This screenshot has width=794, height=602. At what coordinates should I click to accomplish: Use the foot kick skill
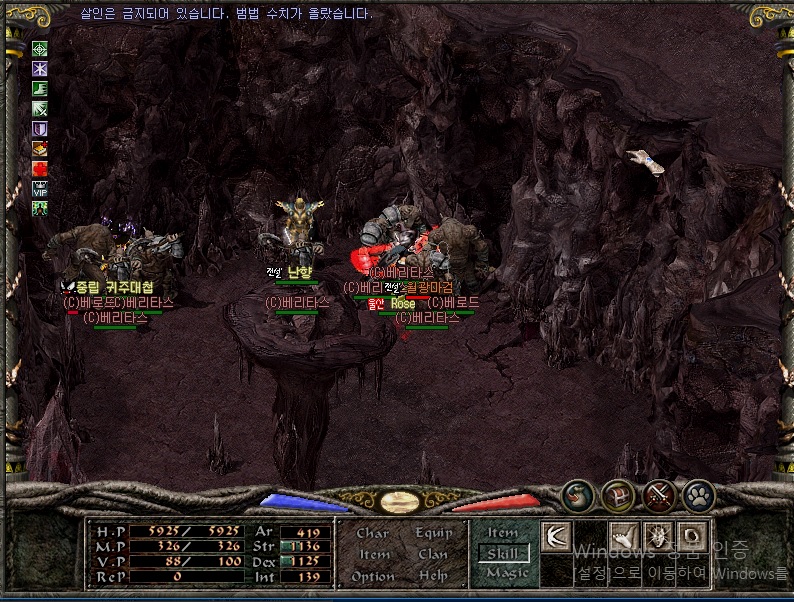click(626, 536)
